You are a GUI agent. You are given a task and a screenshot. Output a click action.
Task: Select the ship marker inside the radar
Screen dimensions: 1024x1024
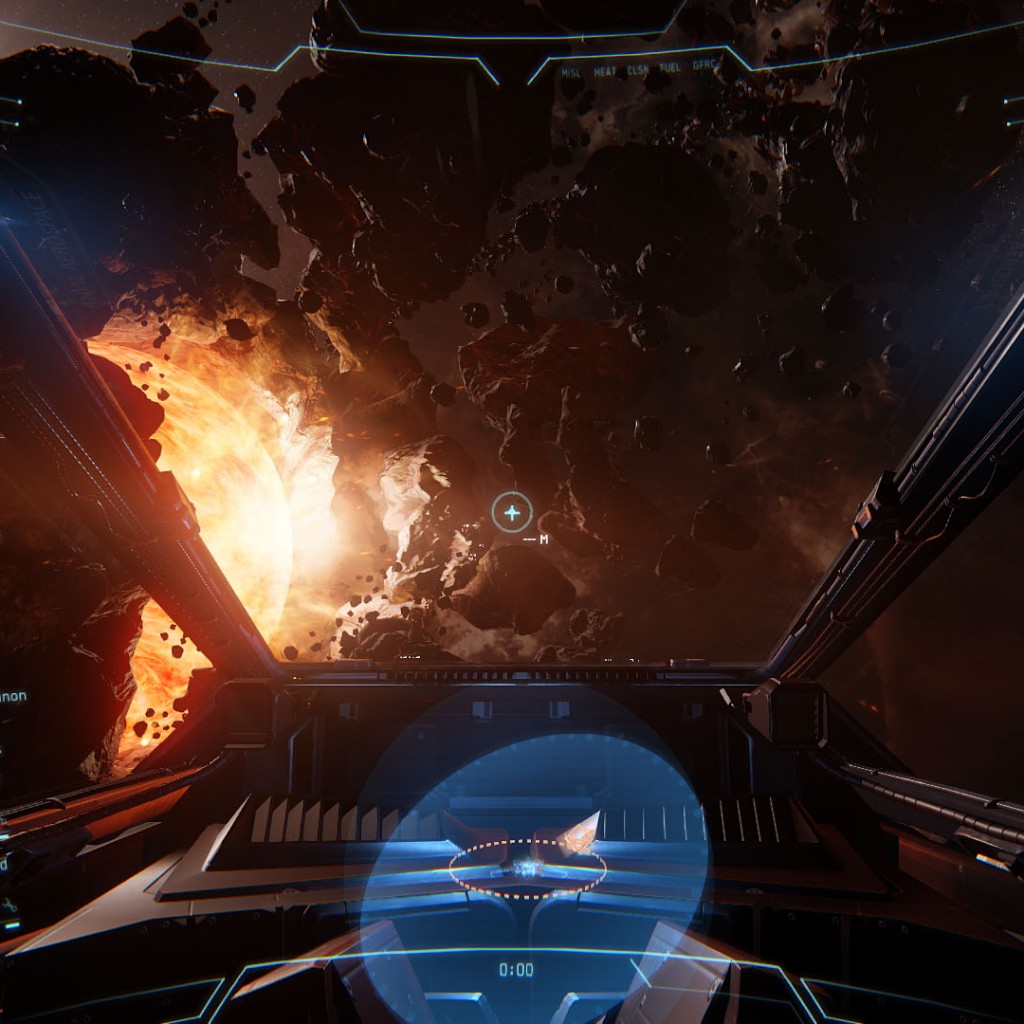click(x=527, y=868)
